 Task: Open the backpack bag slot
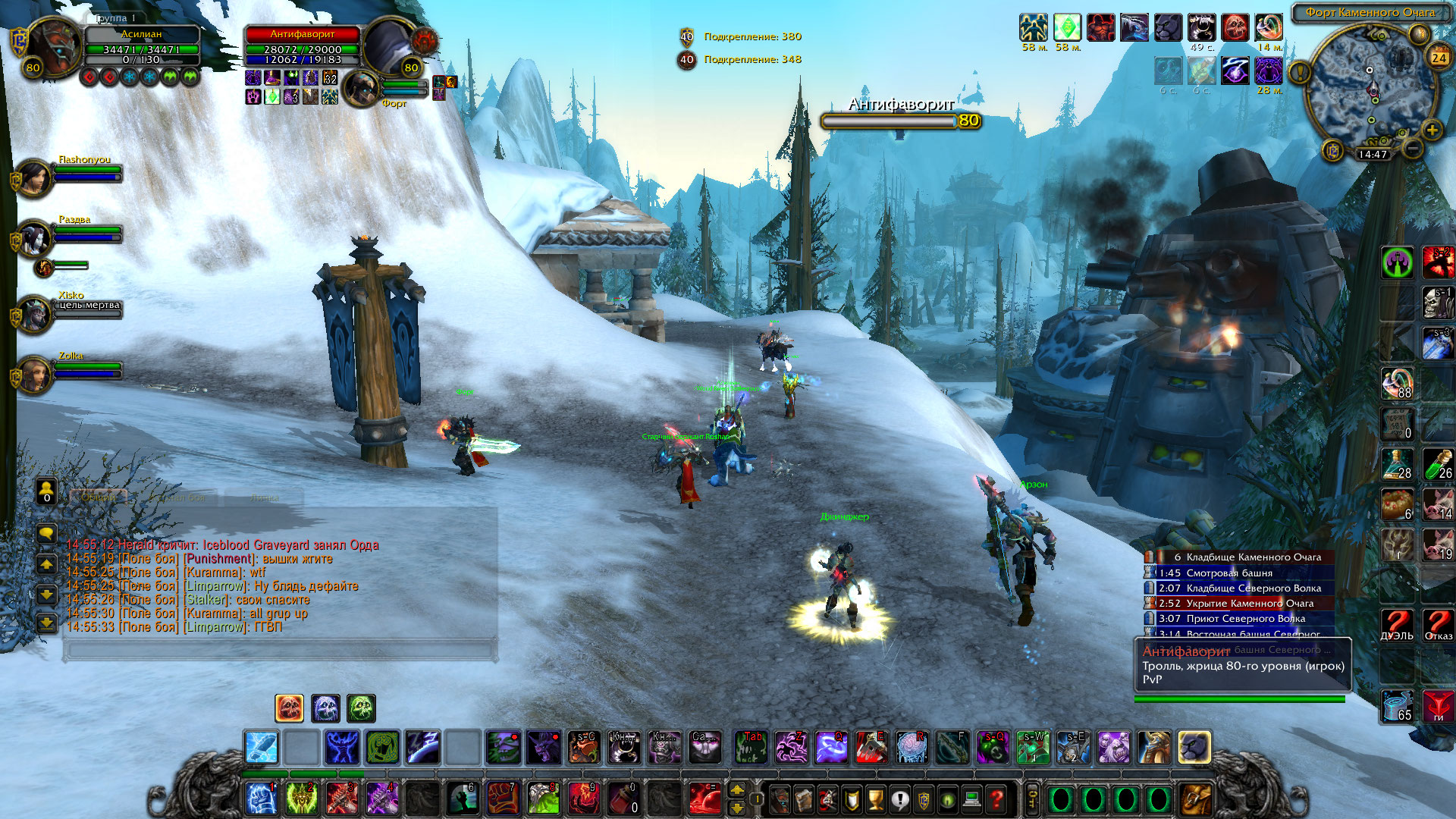pos(1196,799)
